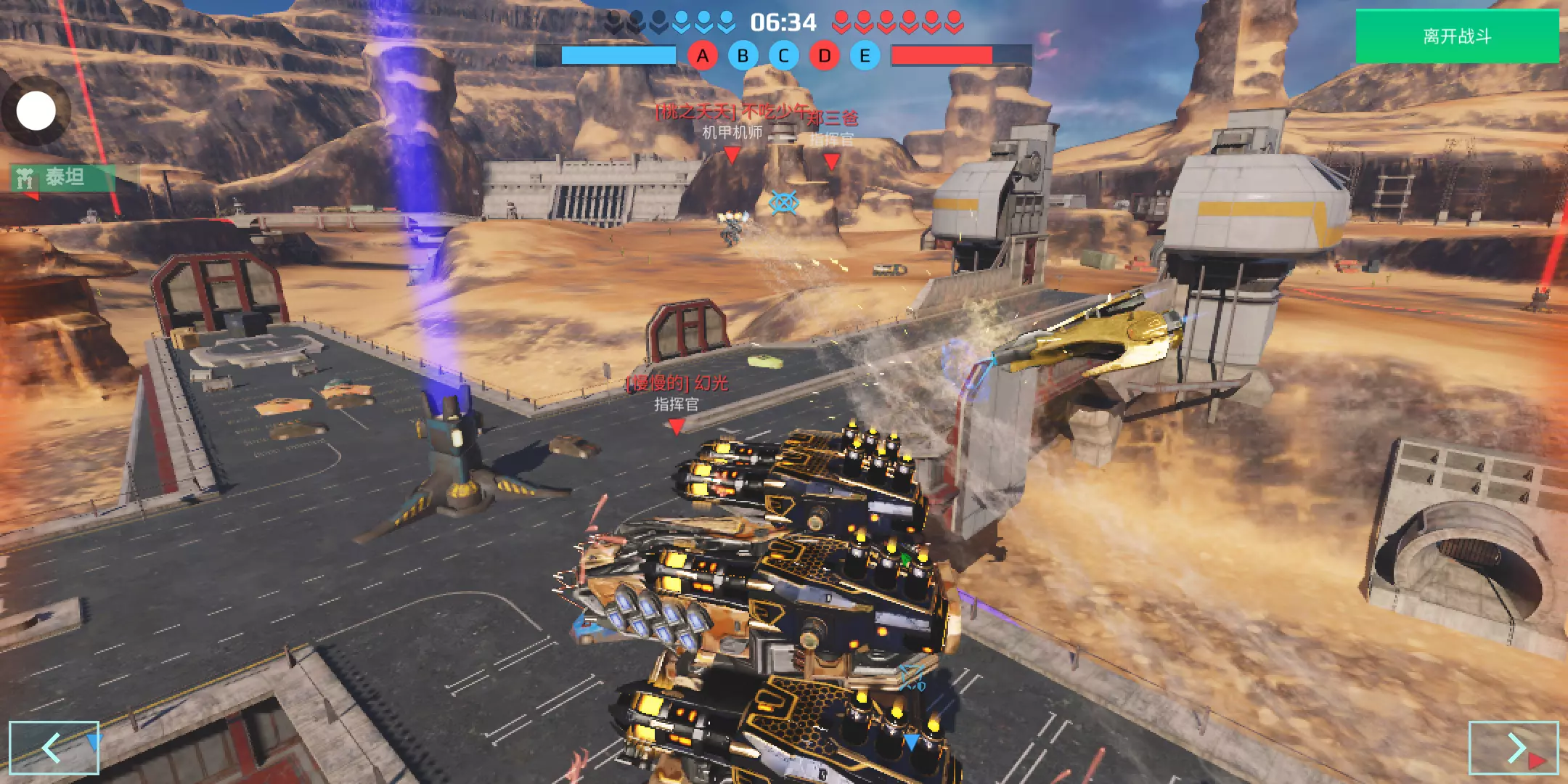This screenshot has height=784, width=1568.
Task: Select beacon D indicator
Action: point(824,56)
